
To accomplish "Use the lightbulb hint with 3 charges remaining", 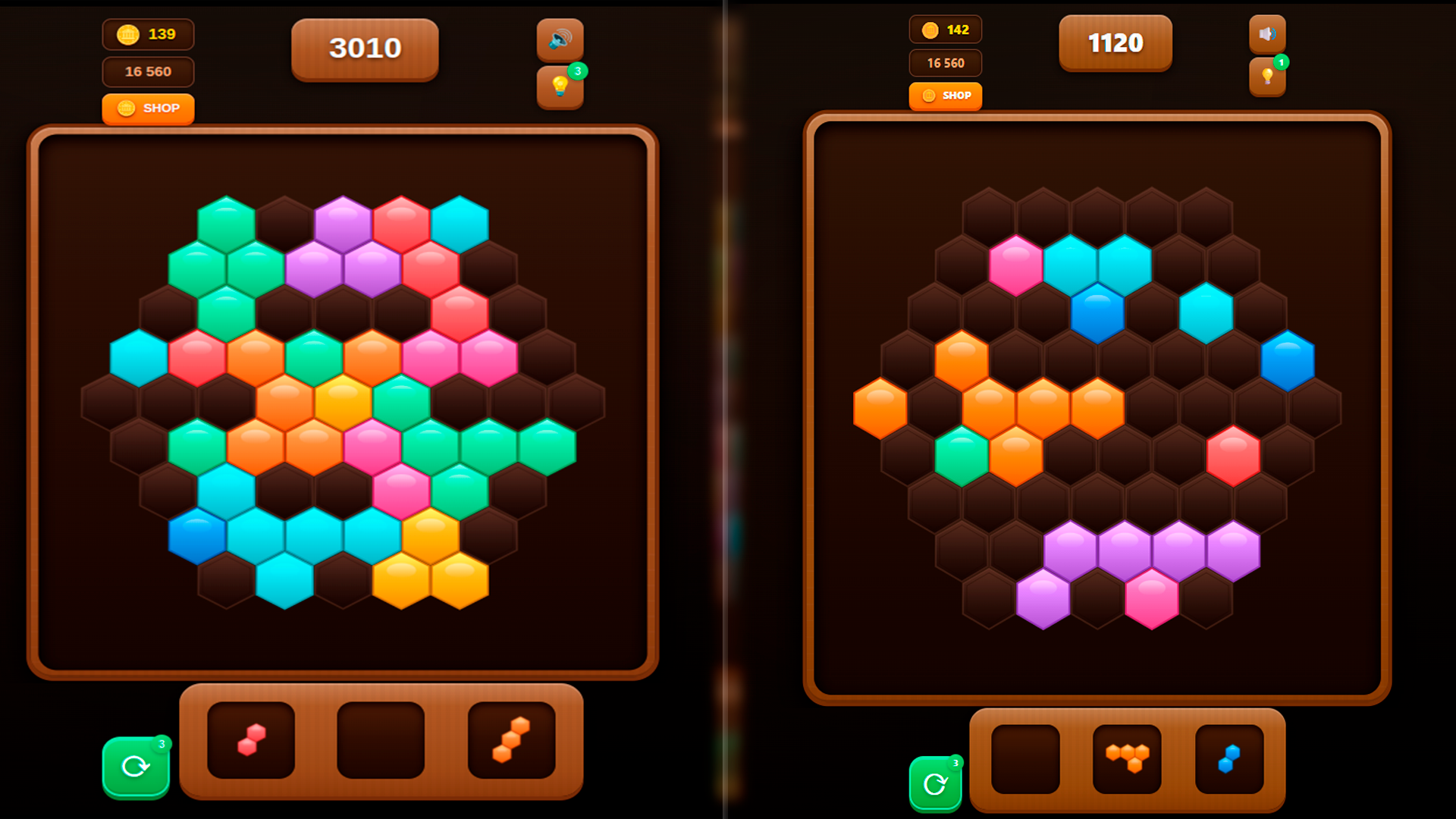I will [560, 86].
